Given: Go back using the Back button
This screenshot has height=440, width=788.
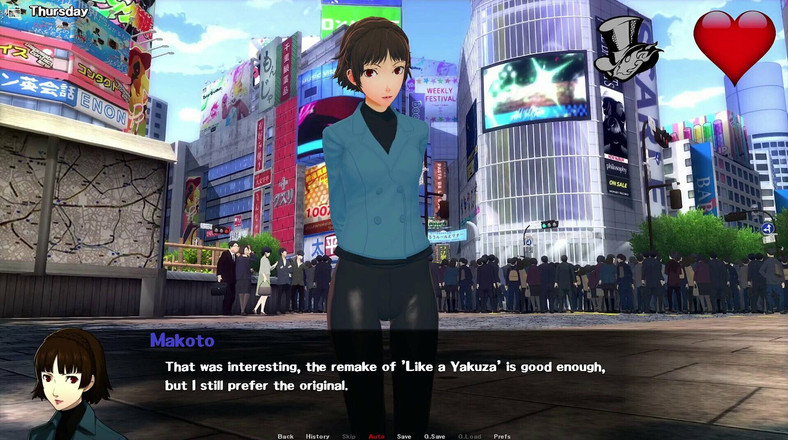Looking at the screenshot, I should pos(286,436).
